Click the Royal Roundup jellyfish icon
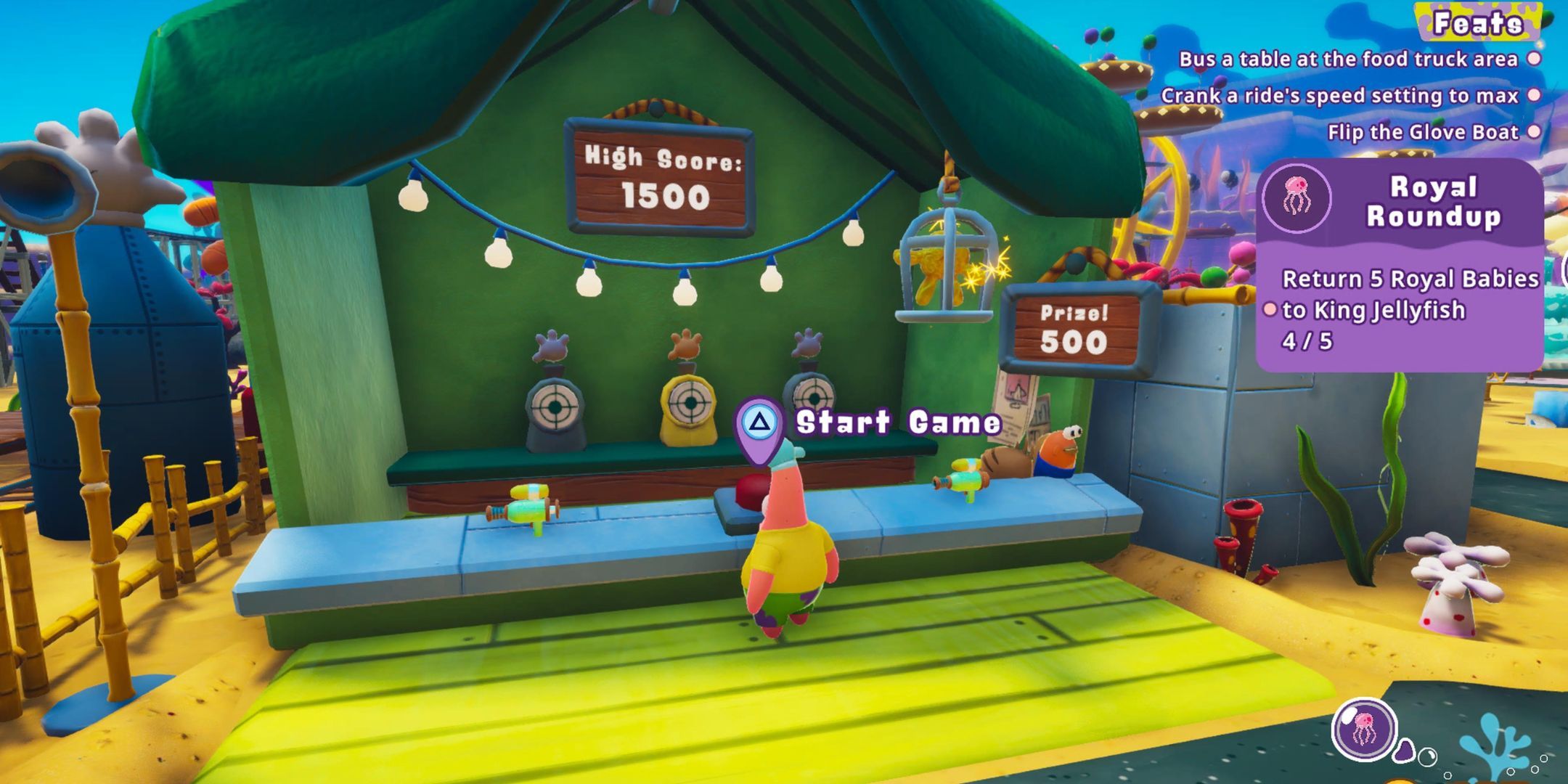This screenshot has height=784, width=1568. click(1297, 197)
